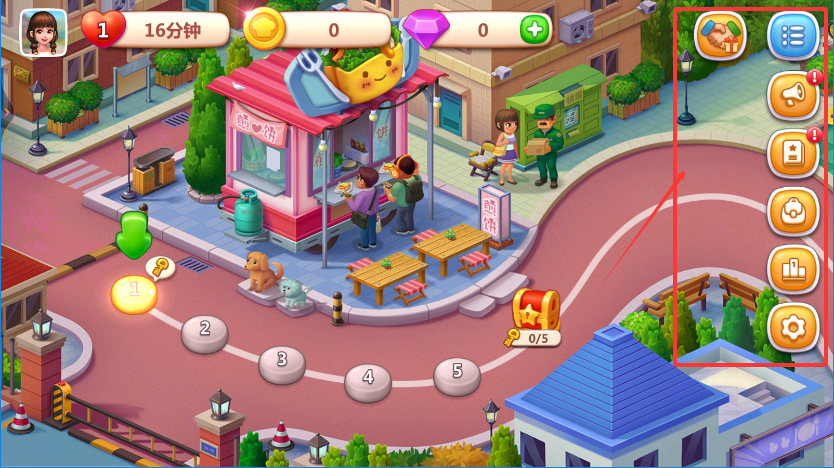Tap the gold coin currency icon
The image size is (834, 468).
263,29
